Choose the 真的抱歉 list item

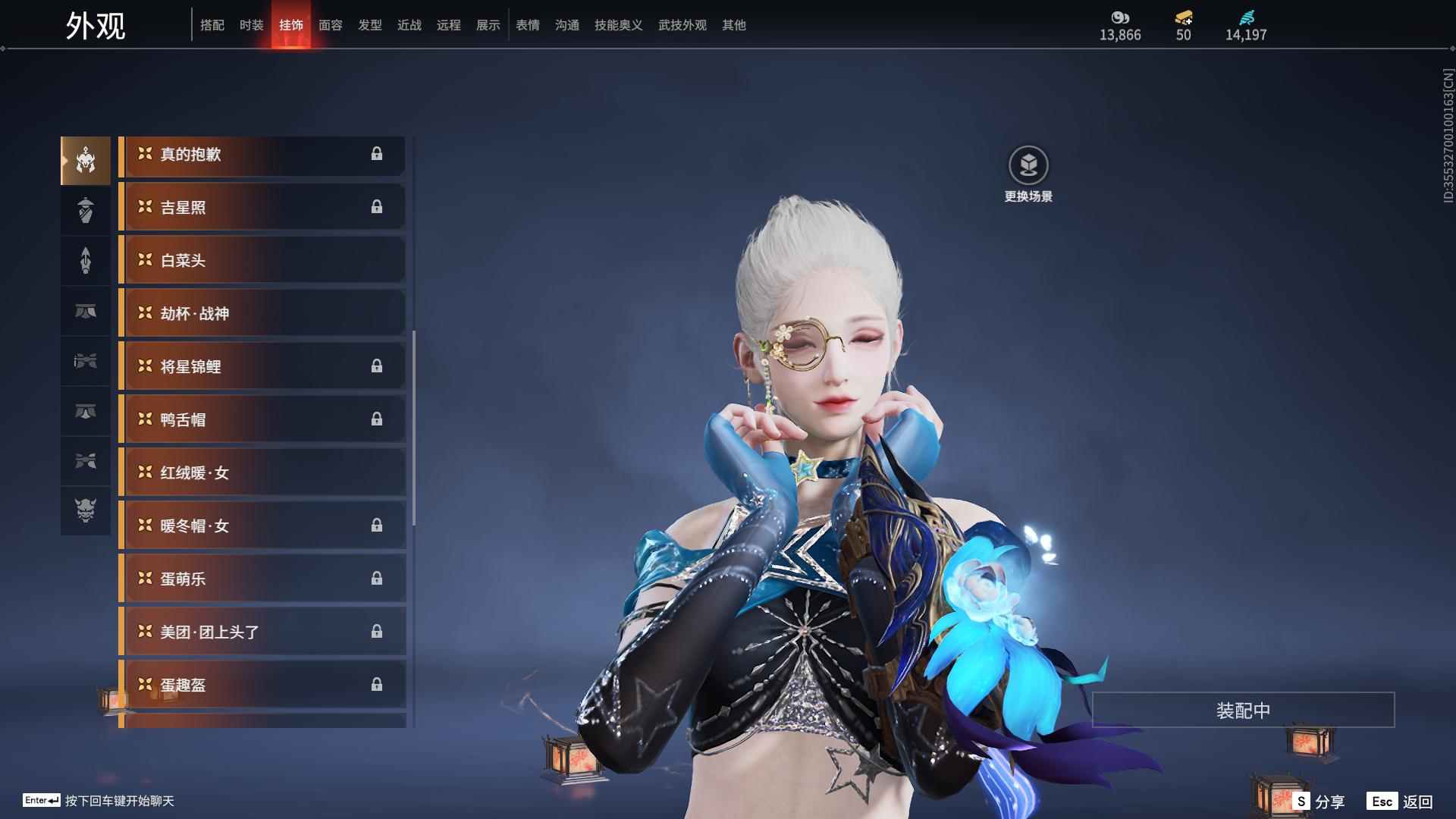point(262,154)
